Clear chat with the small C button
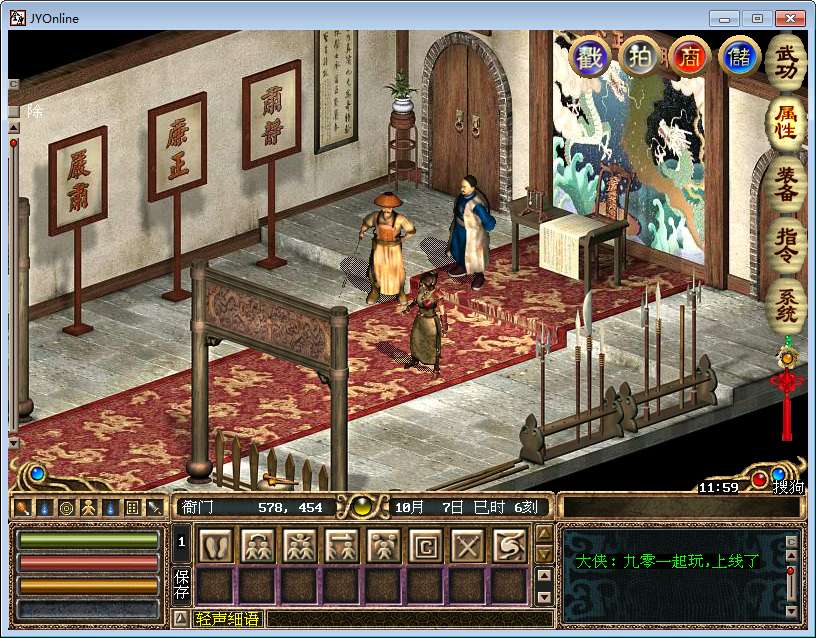This screenshot has height=638, width=816. pyautogui.click(x=792, y=542)
